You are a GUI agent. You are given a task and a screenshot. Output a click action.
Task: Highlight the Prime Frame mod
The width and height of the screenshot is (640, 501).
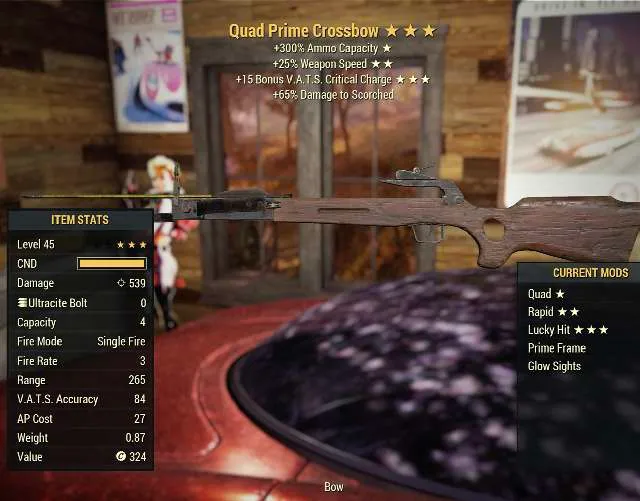pyautogui.click(x=557, y=348)
